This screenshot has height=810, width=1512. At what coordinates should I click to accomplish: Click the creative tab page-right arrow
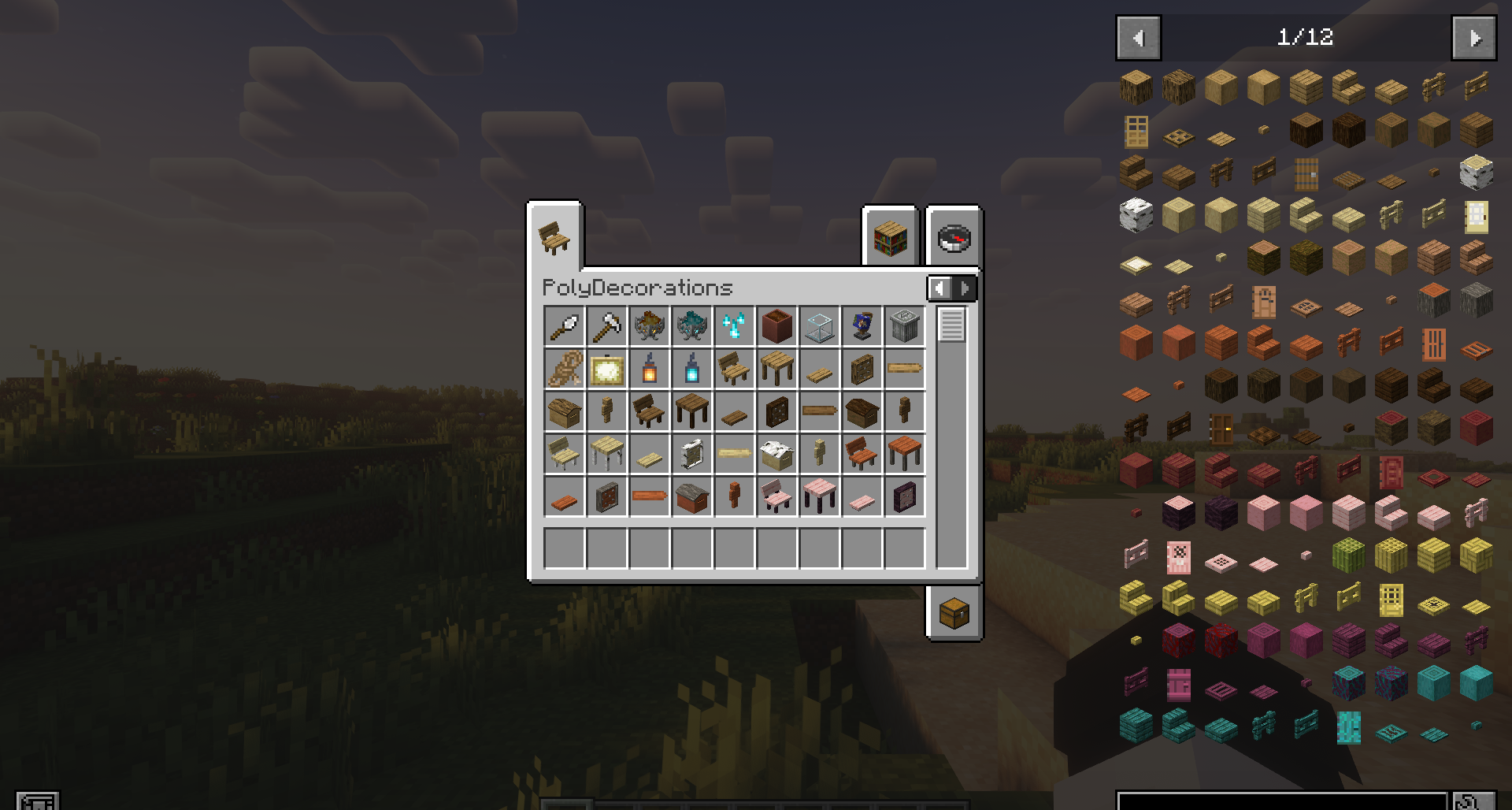click(965, 288)
